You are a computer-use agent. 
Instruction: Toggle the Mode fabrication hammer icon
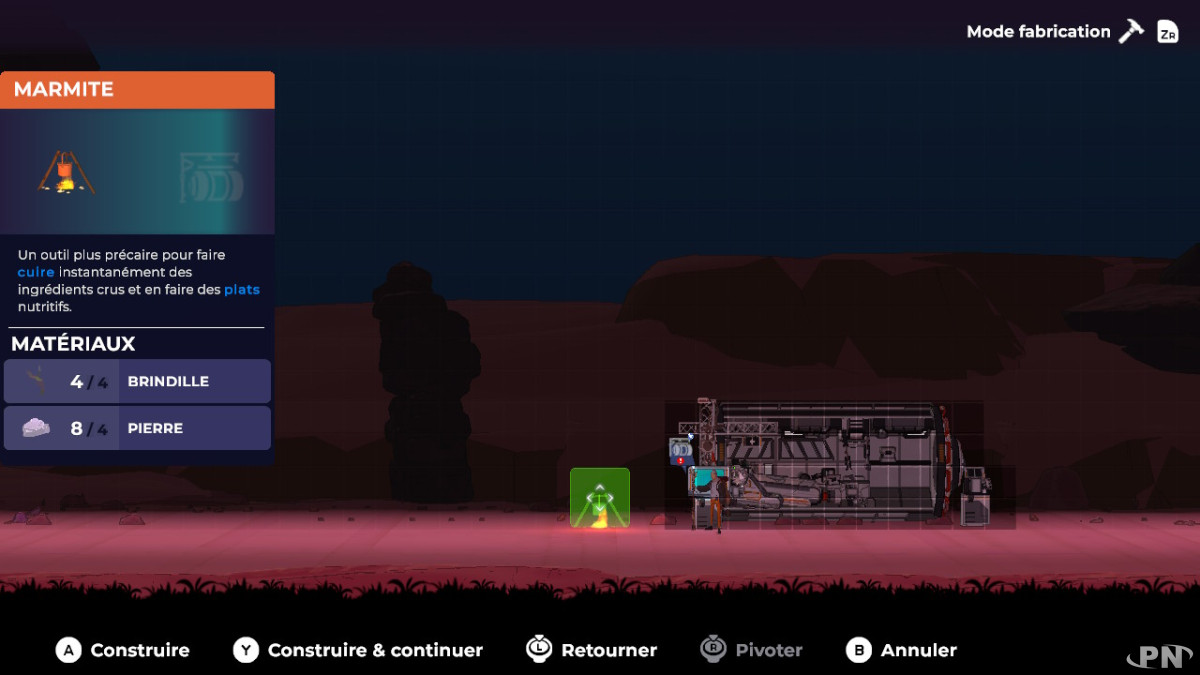tap(1131, 31)
